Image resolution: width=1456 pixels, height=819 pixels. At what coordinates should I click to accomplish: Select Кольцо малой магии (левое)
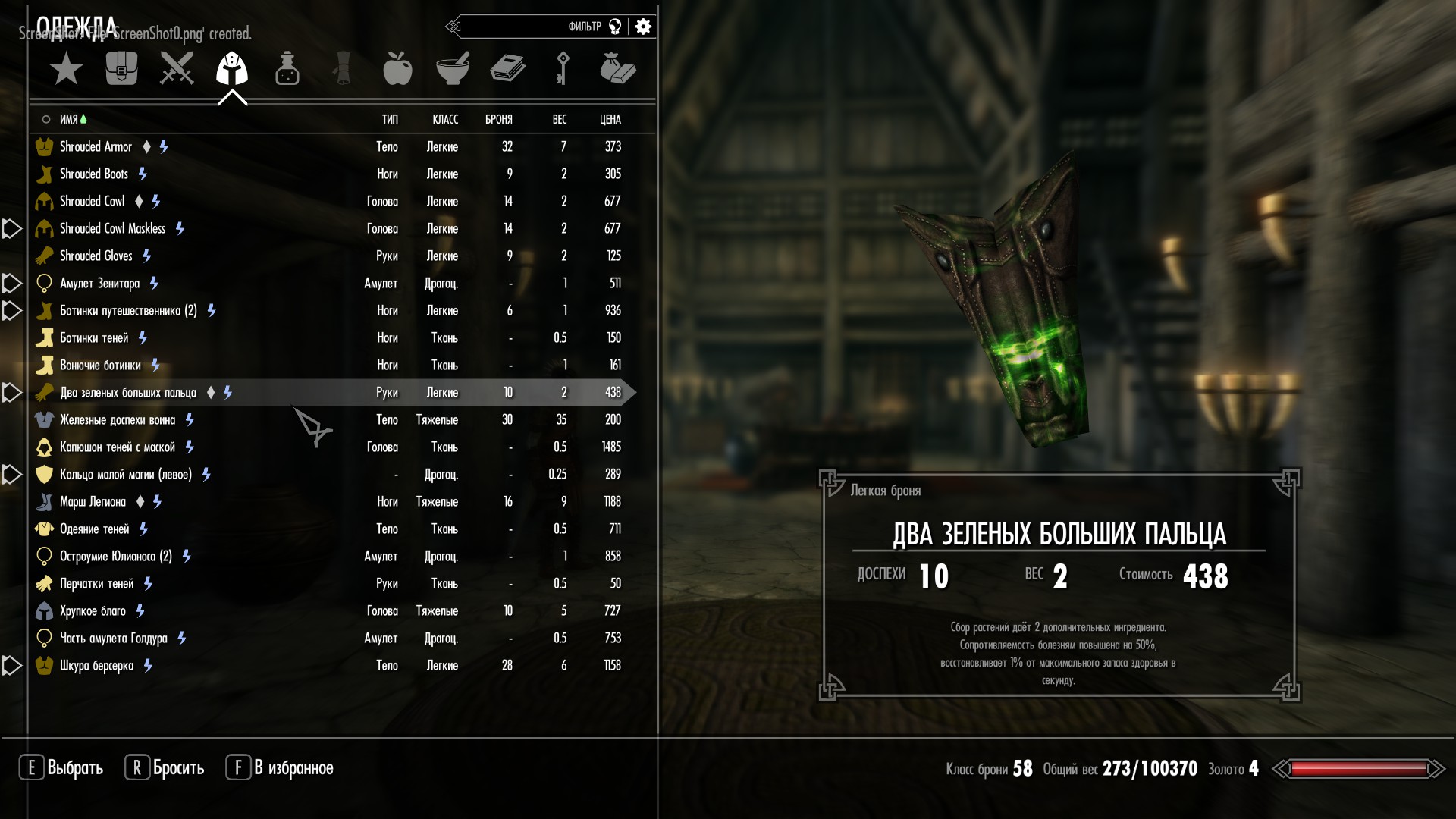126,474
